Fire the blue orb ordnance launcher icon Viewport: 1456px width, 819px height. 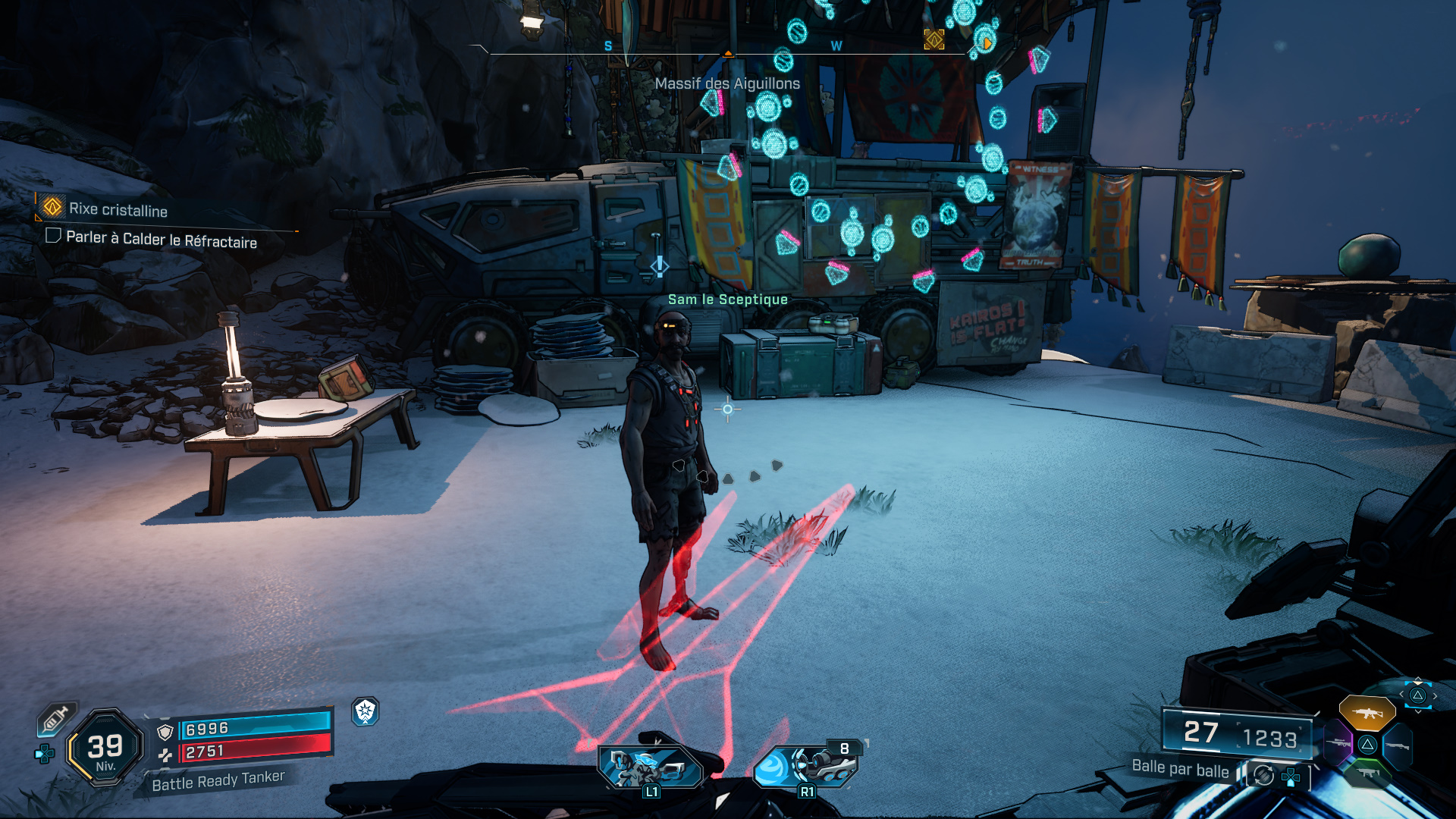point(805,765)
